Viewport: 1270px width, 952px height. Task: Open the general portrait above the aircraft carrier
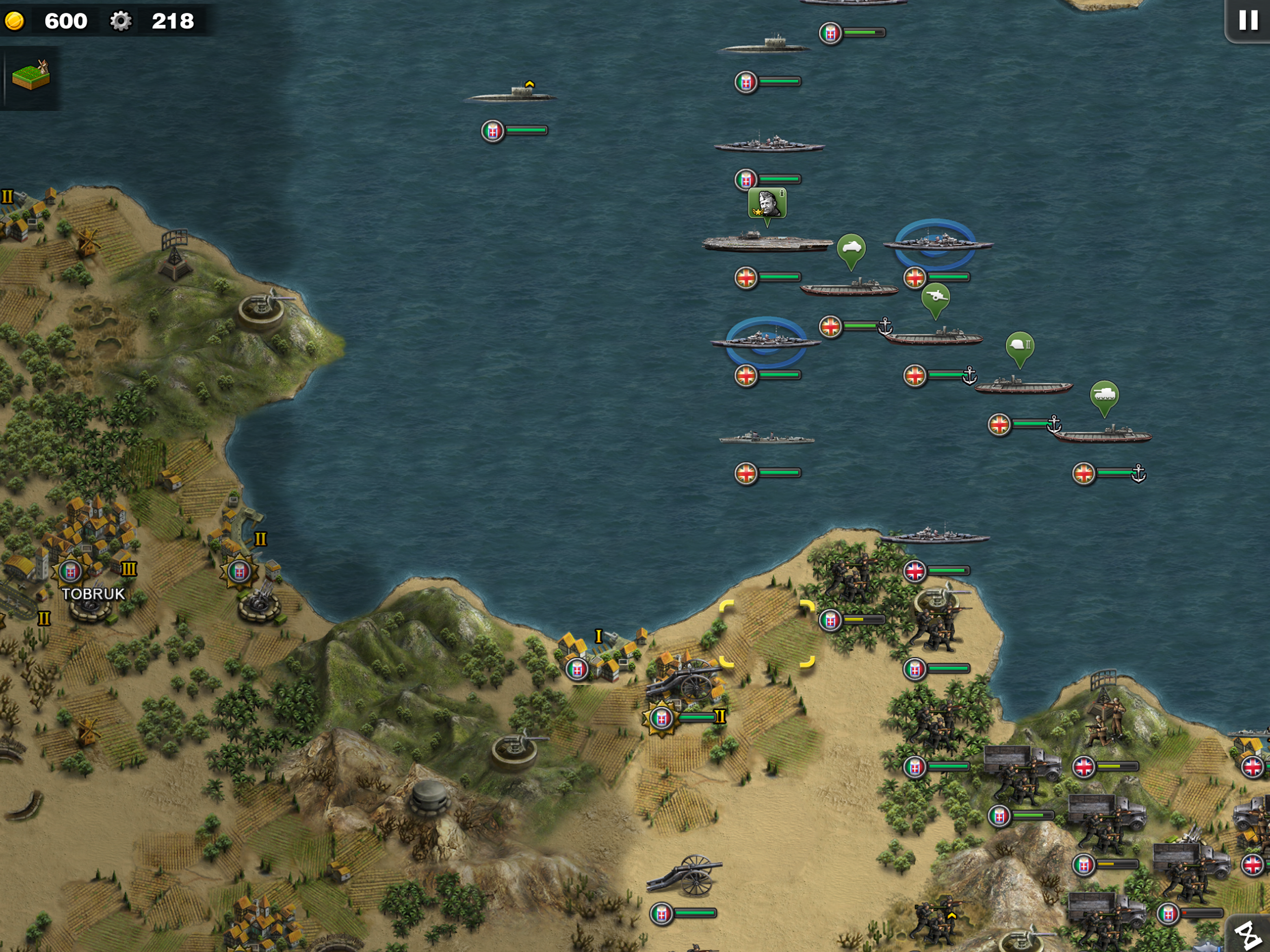tap(767, 203)
